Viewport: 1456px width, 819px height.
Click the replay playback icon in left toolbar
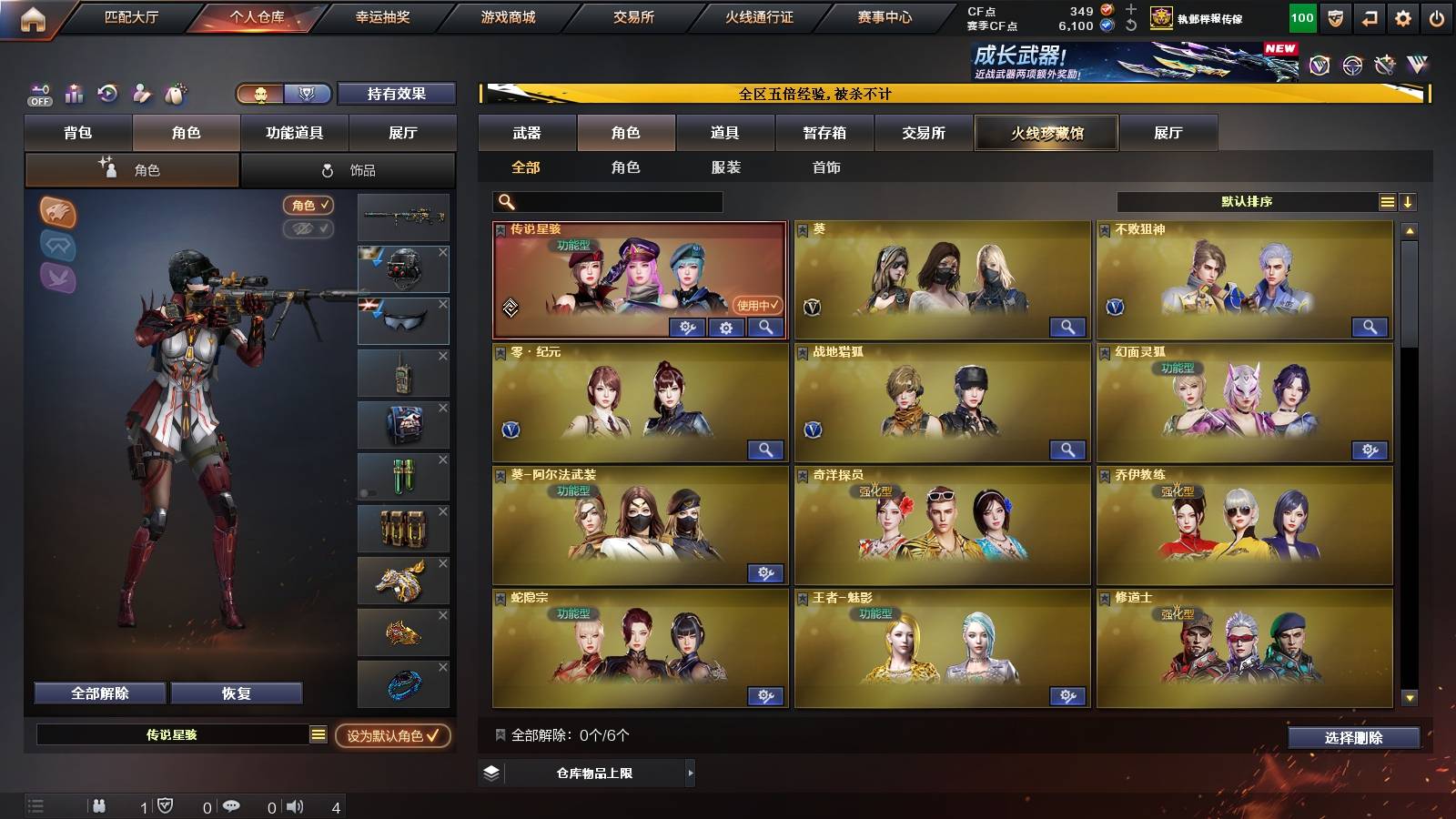coord(107,92)
